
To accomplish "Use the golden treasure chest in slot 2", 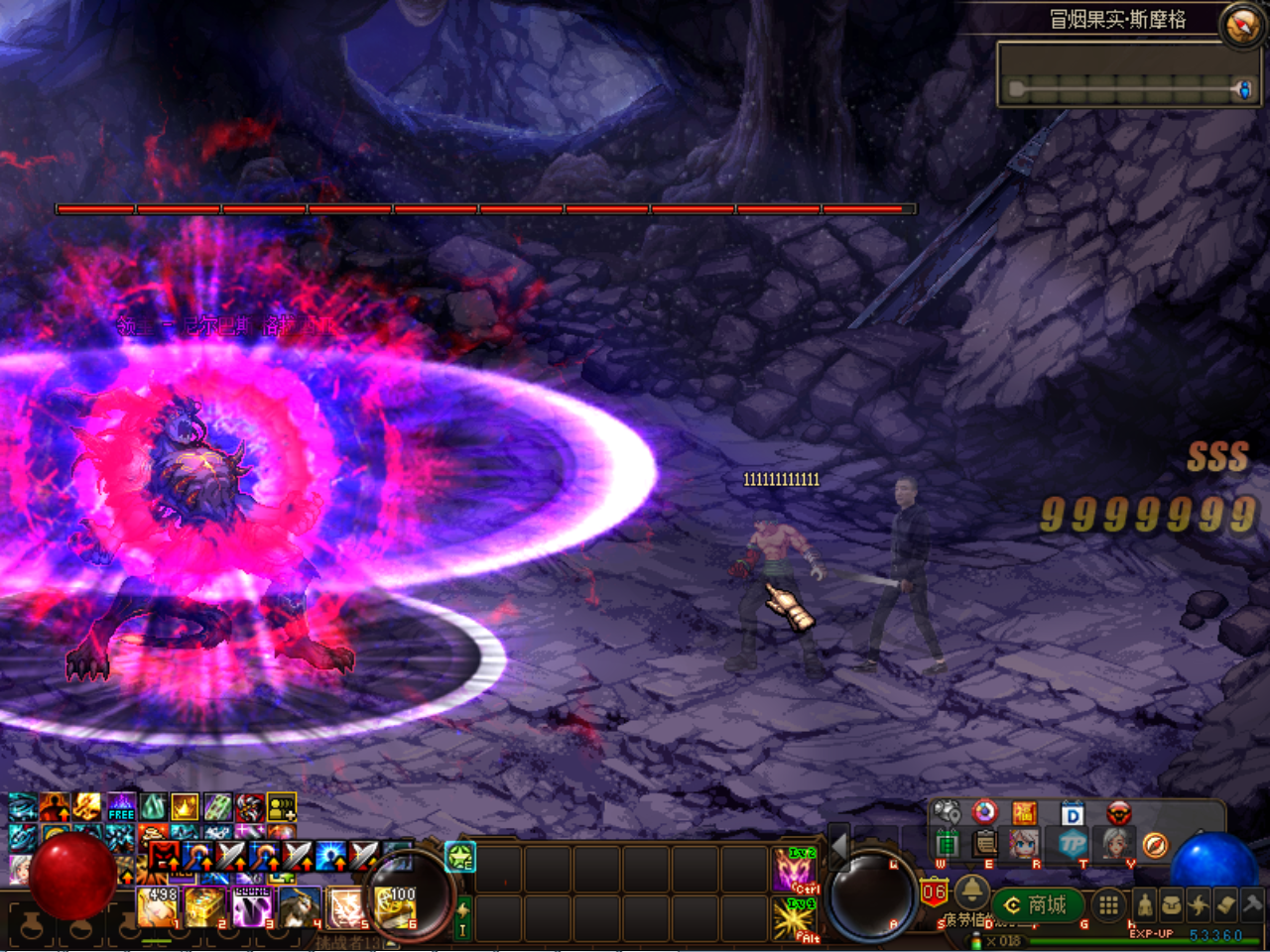I will (203, 906).
